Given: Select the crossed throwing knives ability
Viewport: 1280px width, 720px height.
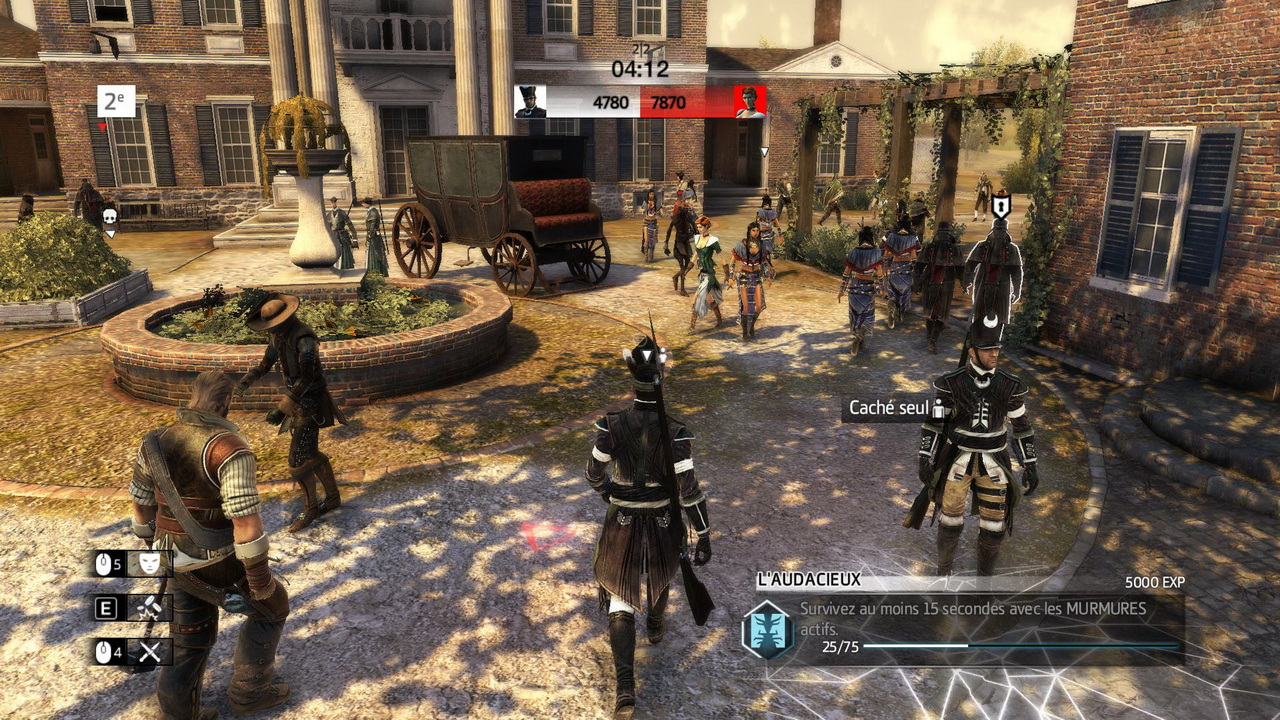Looking at the screenshot, I should 150,652.
